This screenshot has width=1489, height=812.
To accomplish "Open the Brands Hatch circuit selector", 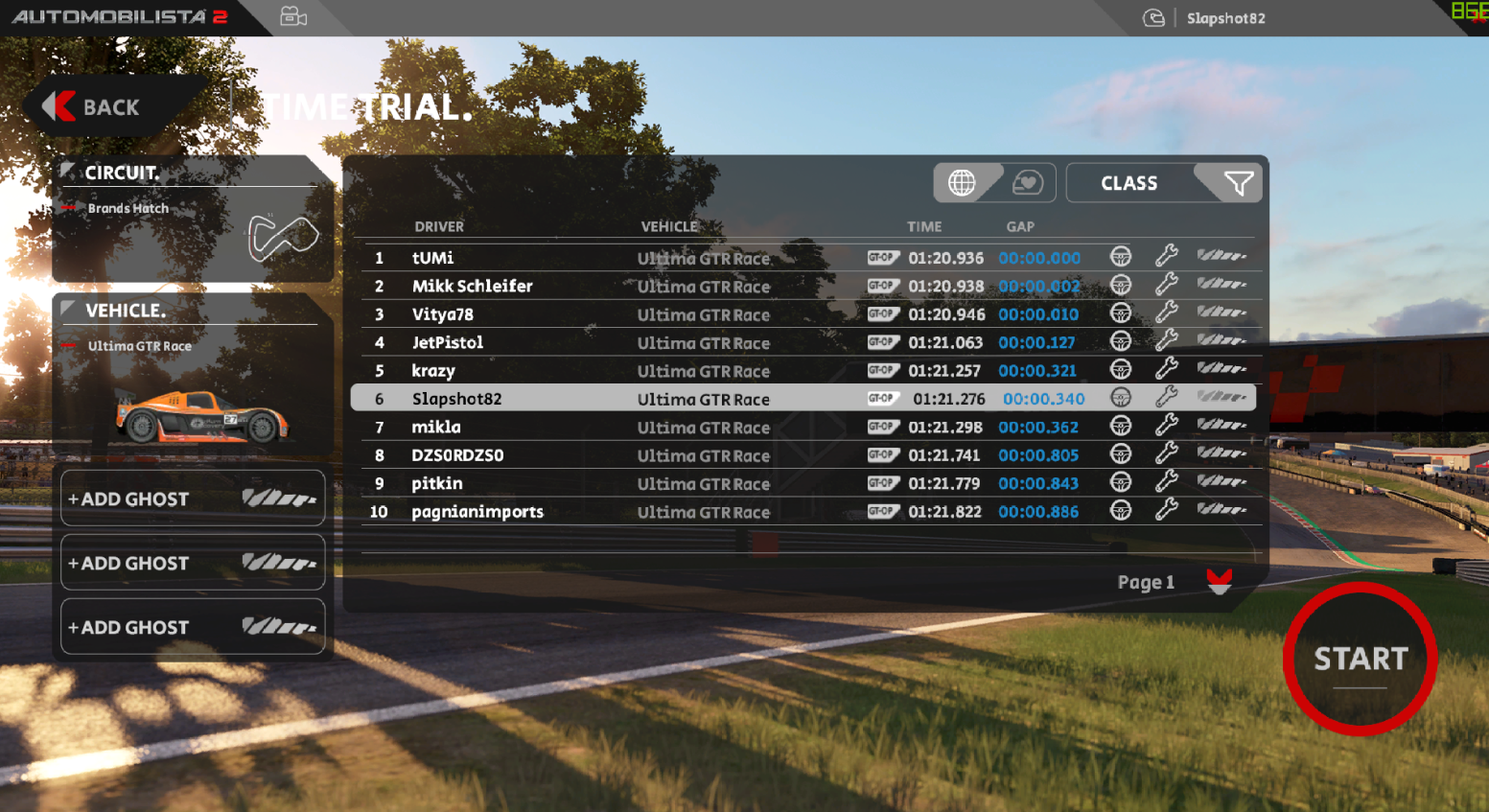I will click(192, 220).
